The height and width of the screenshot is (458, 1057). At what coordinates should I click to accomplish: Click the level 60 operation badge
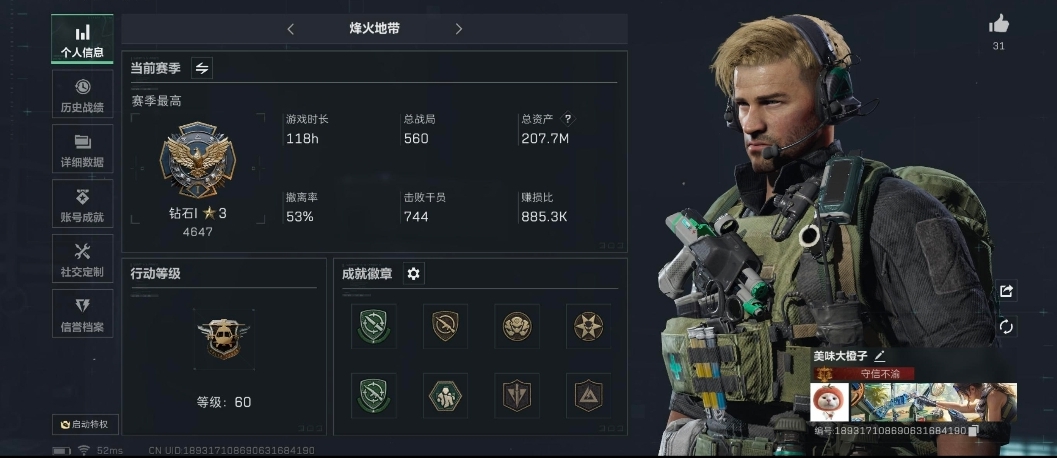tap(223, 339)
